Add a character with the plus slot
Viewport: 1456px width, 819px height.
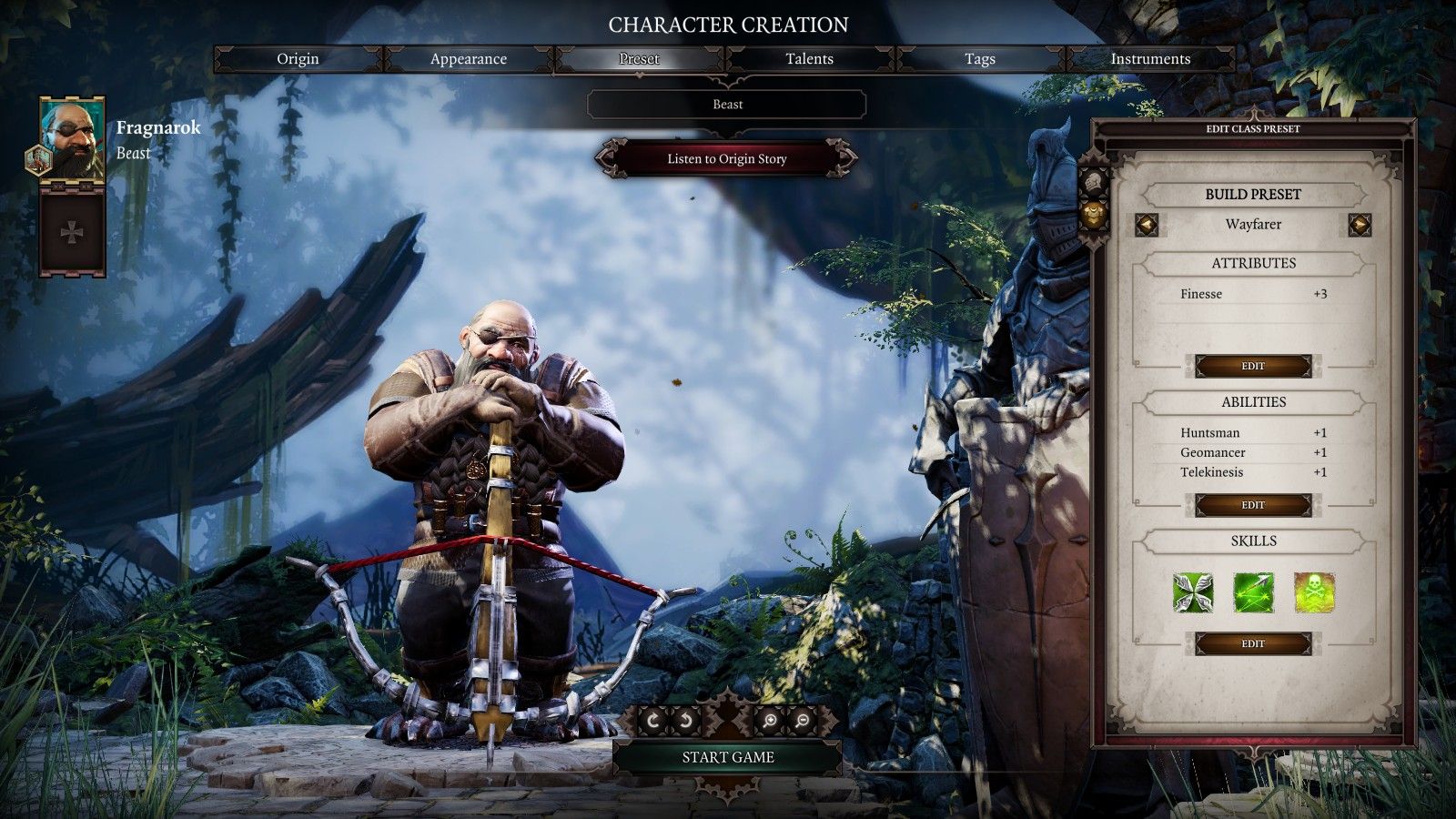[x=72, y=233]
